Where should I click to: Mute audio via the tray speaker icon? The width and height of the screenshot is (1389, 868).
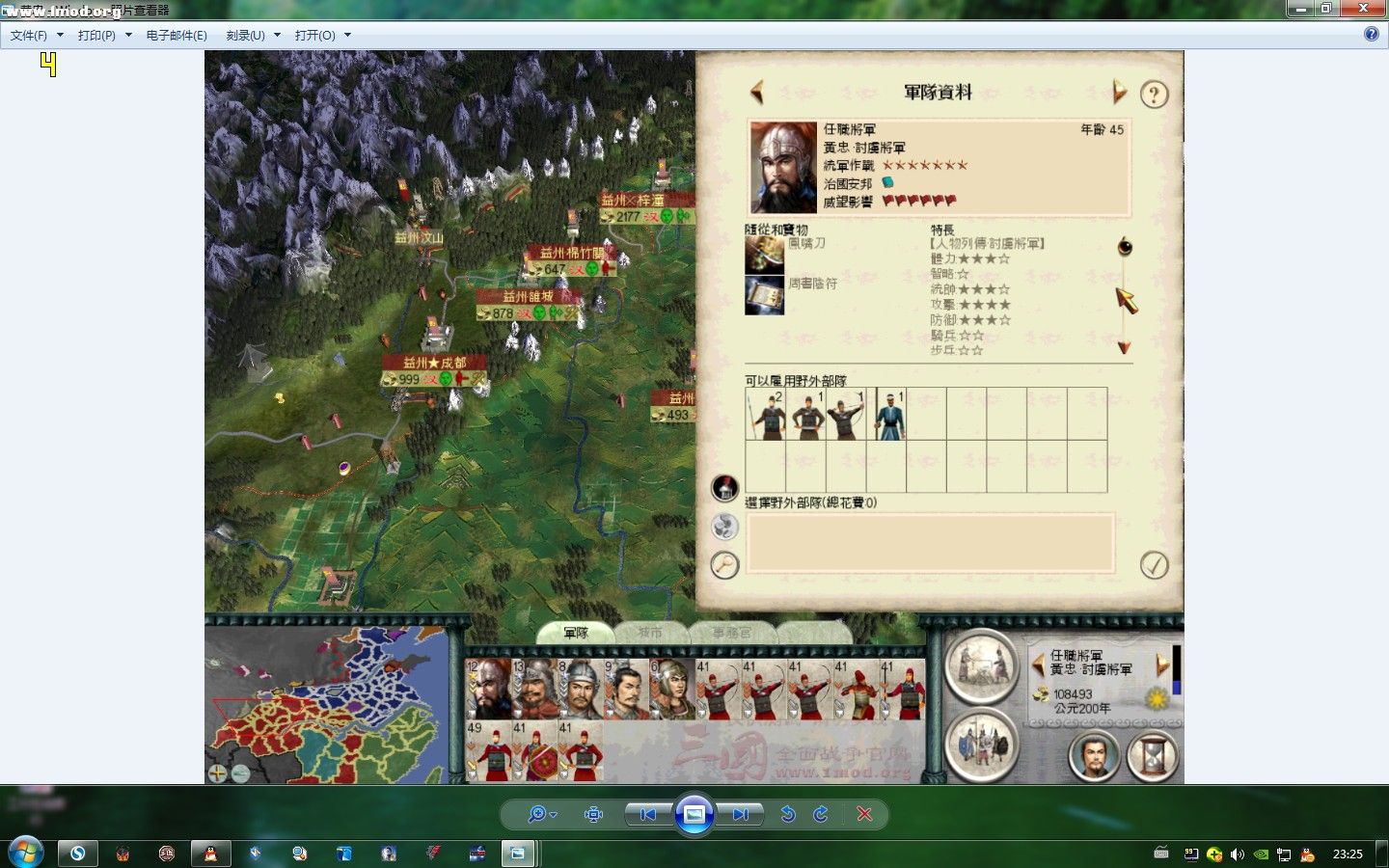[1238, 854]
